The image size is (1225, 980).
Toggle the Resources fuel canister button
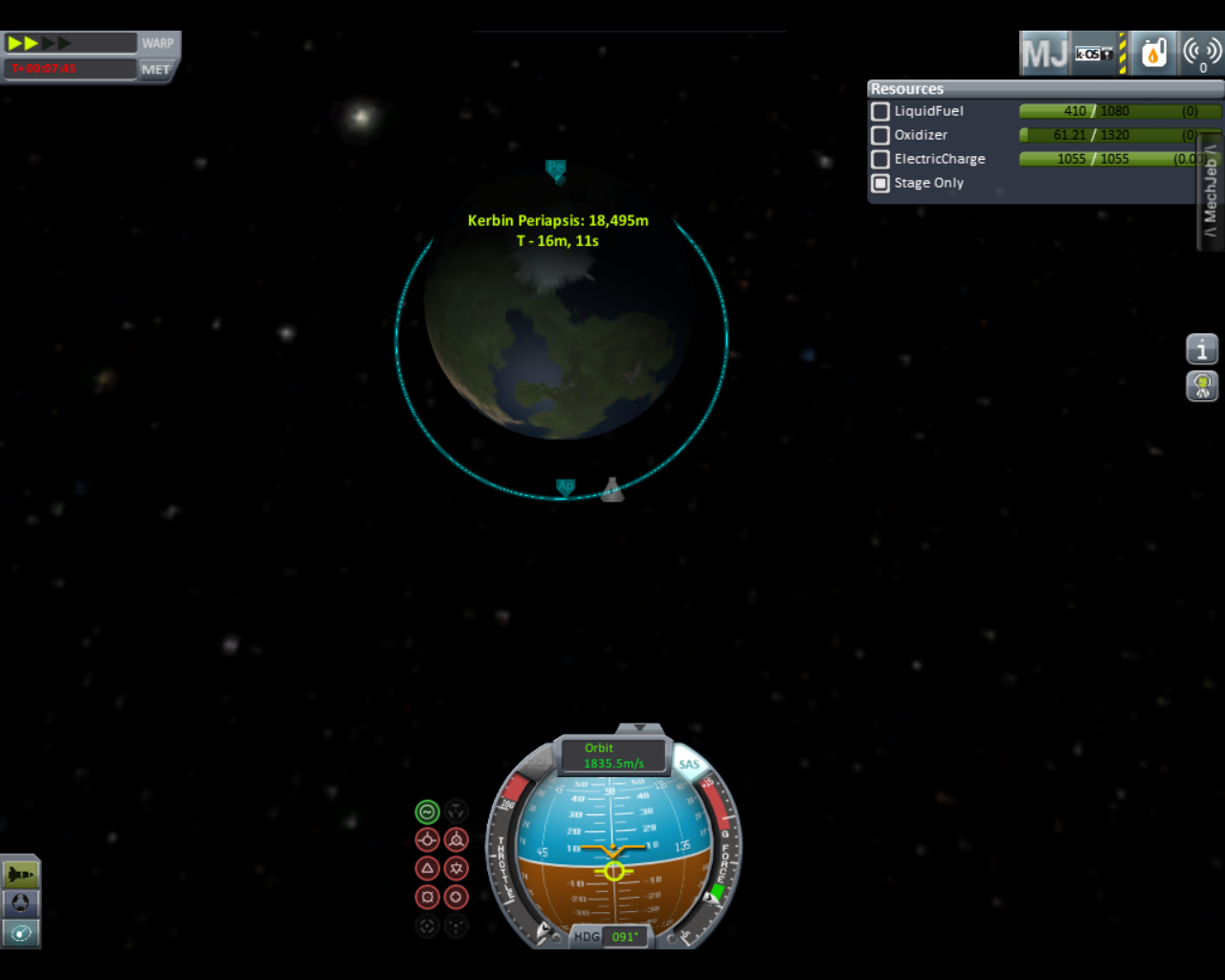[x=1154, y=54]
